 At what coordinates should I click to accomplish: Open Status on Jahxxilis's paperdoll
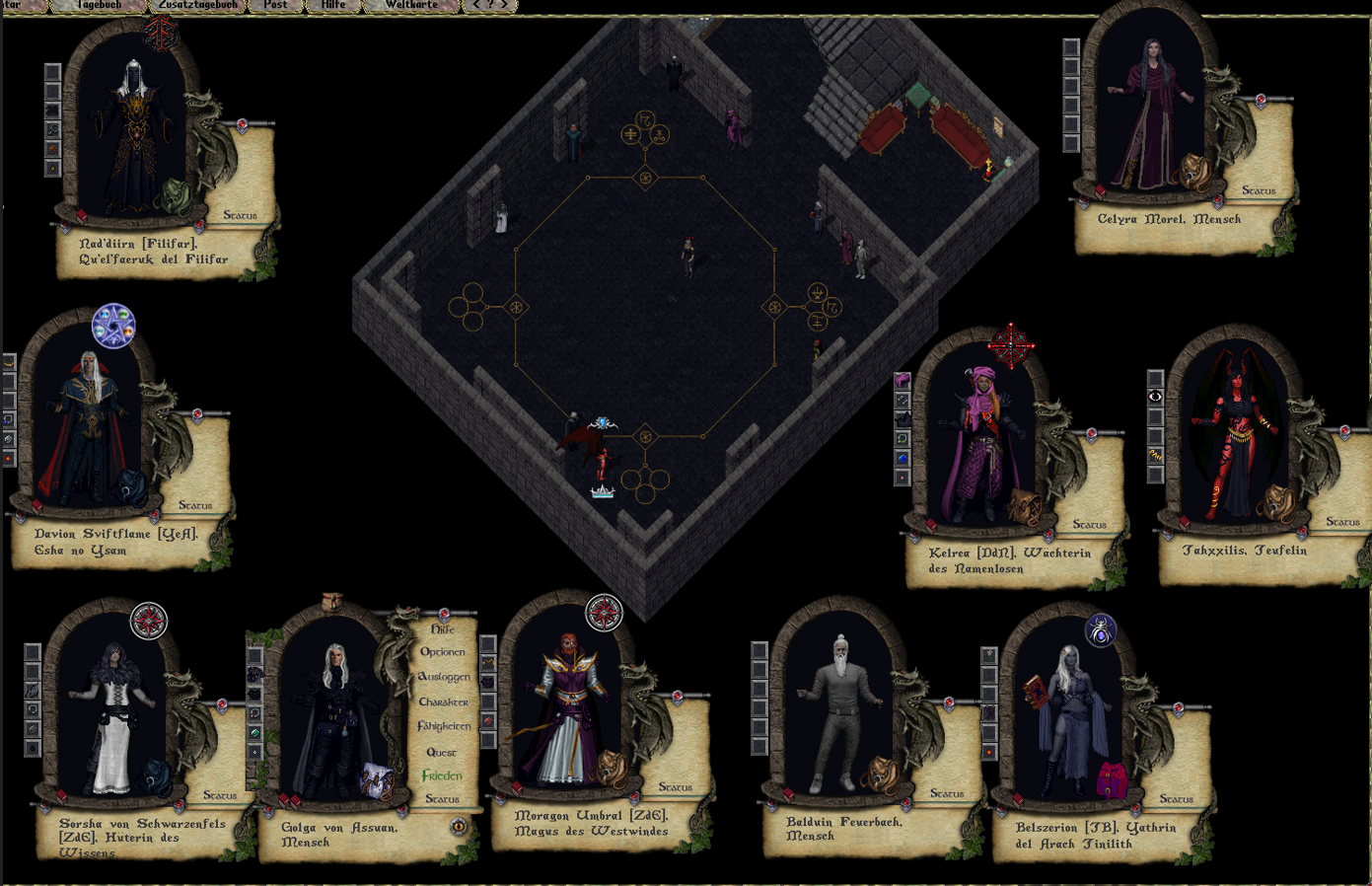point(1342,522)
